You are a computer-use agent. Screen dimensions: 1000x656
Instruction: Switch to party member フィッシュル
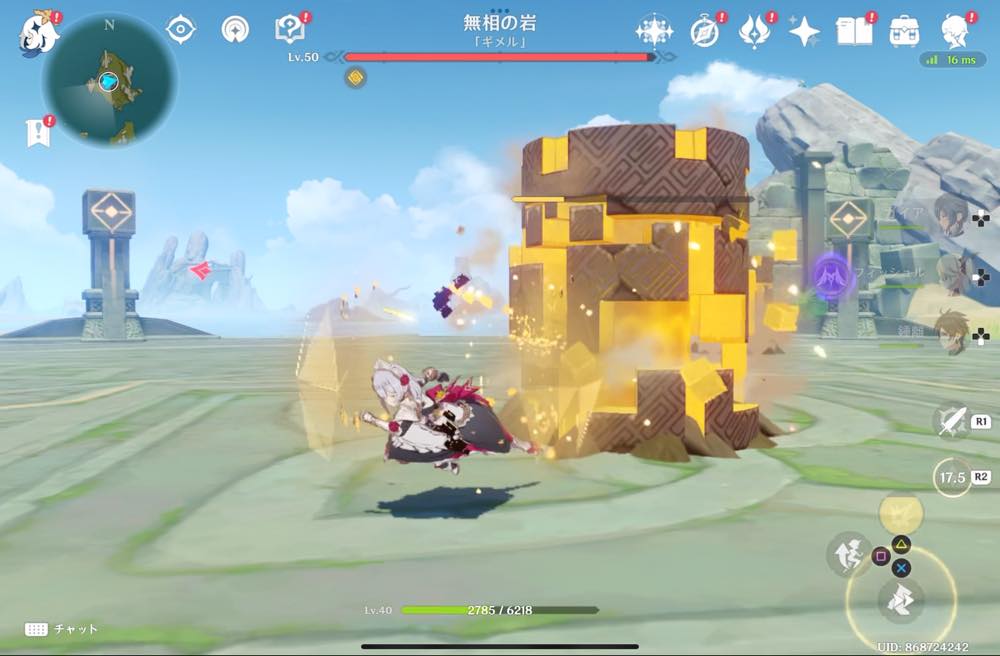tap(950, 272)
